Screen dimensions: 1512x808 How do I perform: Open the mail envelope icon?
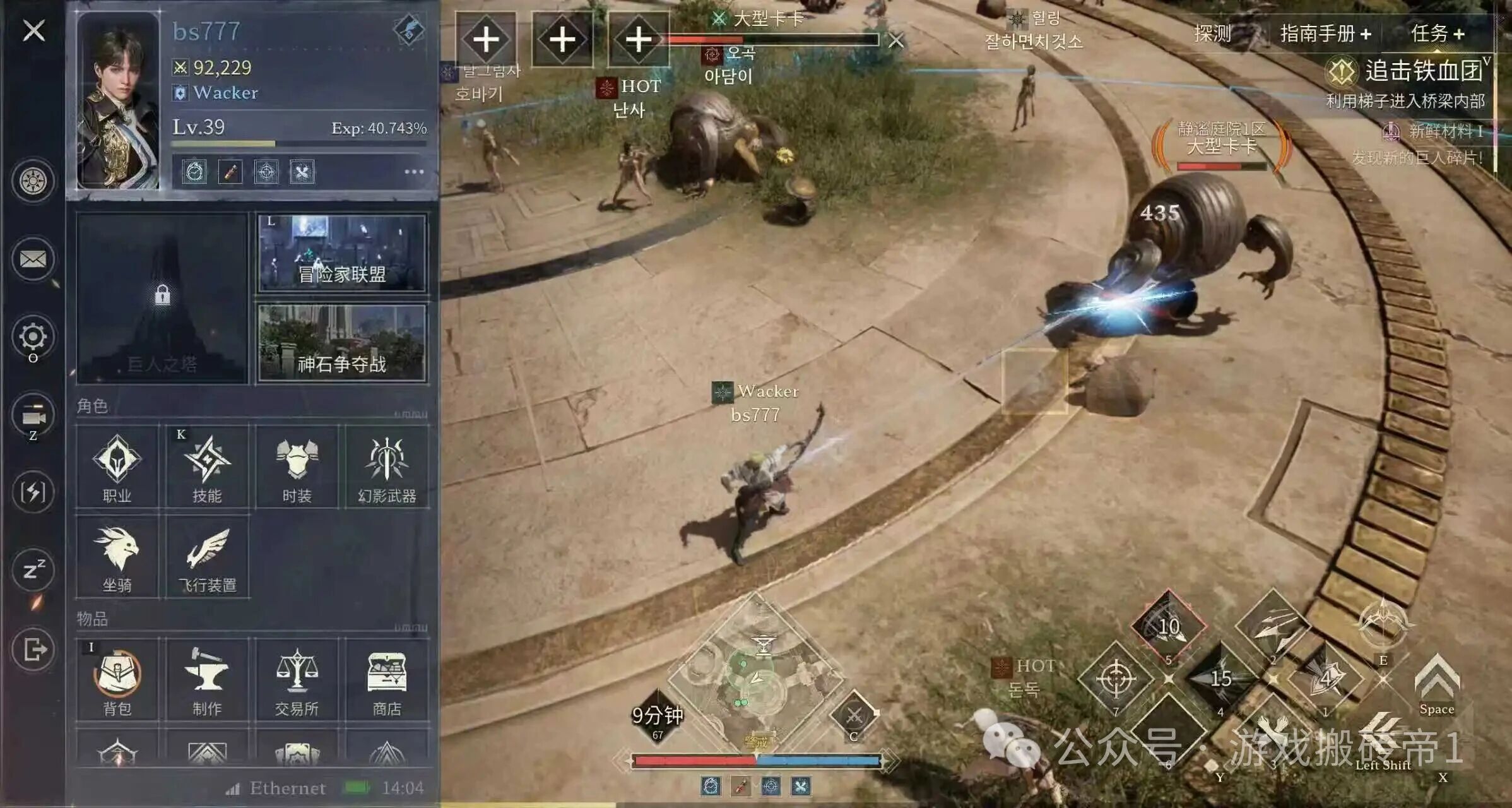33,259
